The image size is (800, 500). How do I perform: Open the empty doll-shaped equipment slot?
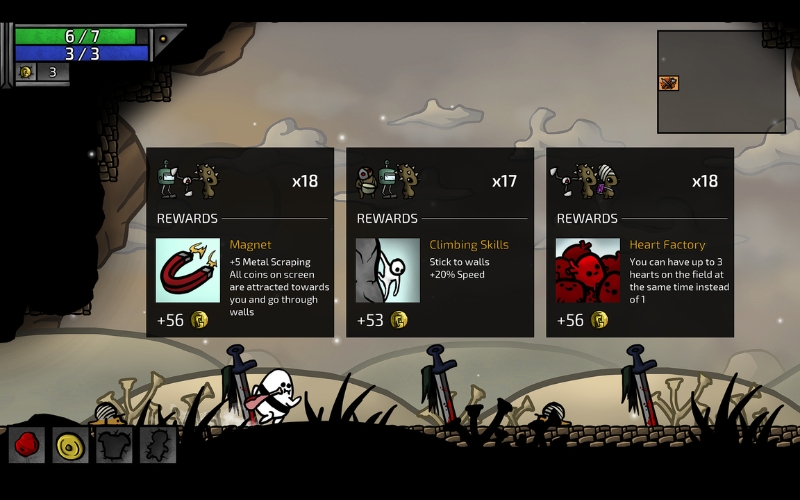point(157,445)
